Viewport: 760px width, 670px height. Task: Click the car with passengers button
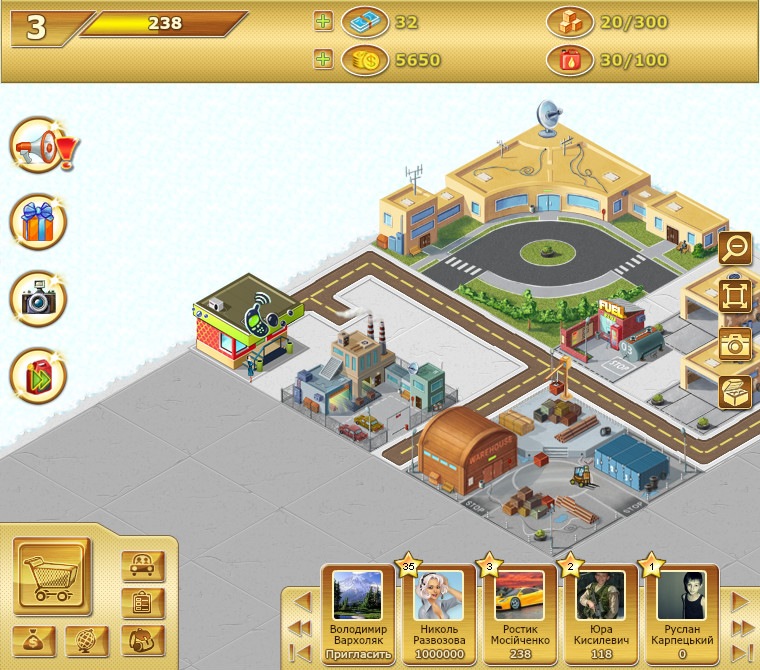(142, 566)
